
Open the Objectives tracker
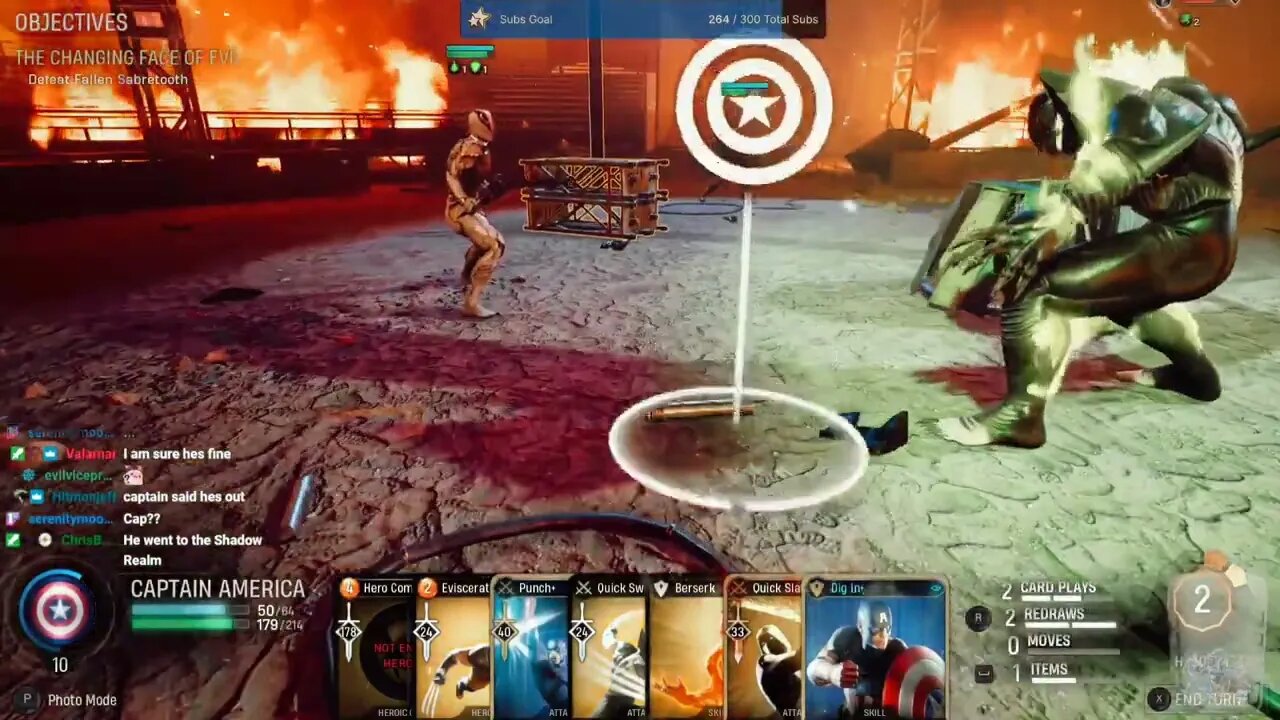[71, 22]
